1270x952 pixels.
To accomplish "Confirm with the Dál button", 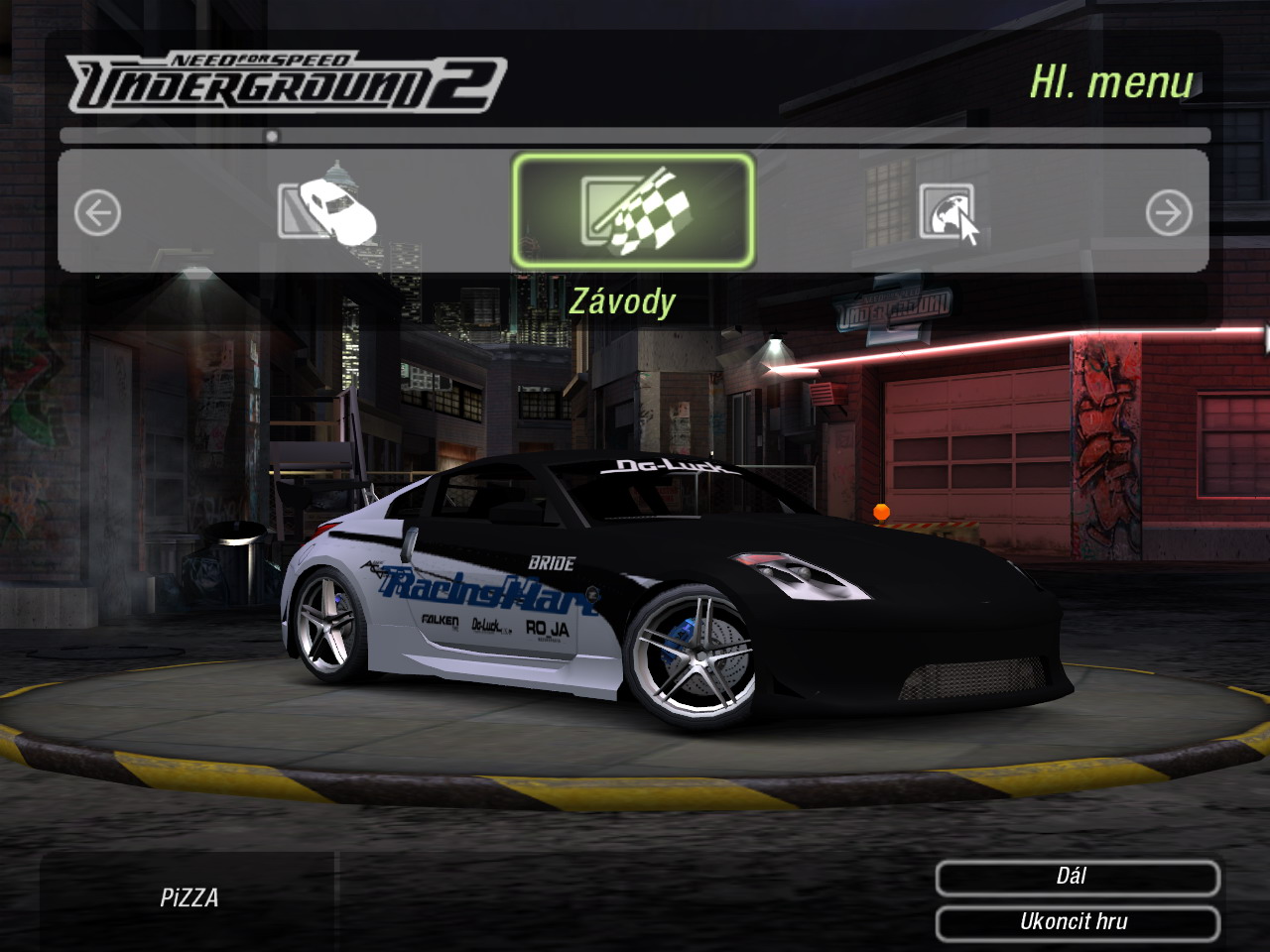I will 1077,878.
